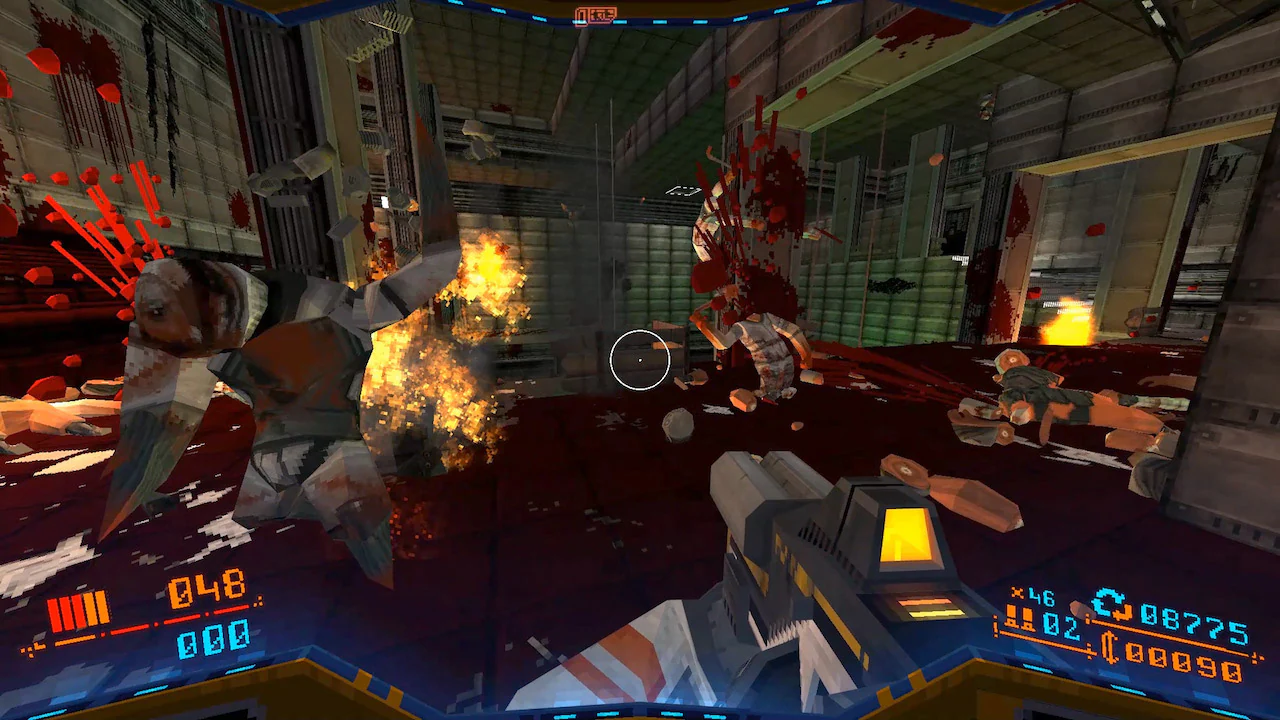Toggle the blue armor counter reading 000
This screenshot has width=1280, height=720.
[214, 642]
